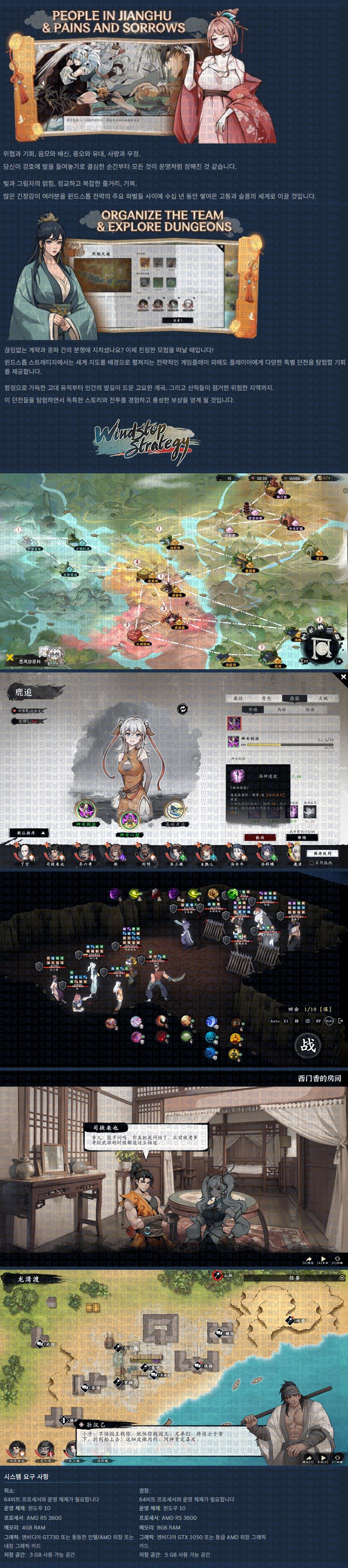
Task: Toggle Auto battle mode
Action: pos(275,1021)
